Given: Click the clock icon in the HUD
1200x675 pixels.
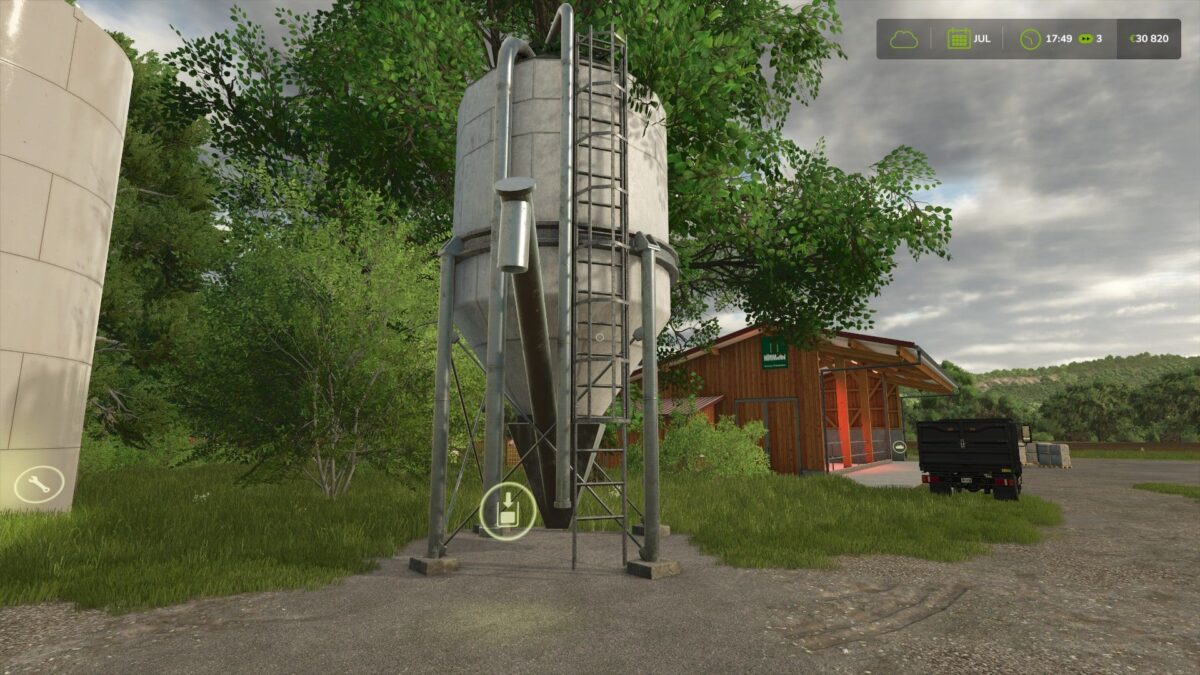Looking at the screenshot, I should click(1029, 39).
